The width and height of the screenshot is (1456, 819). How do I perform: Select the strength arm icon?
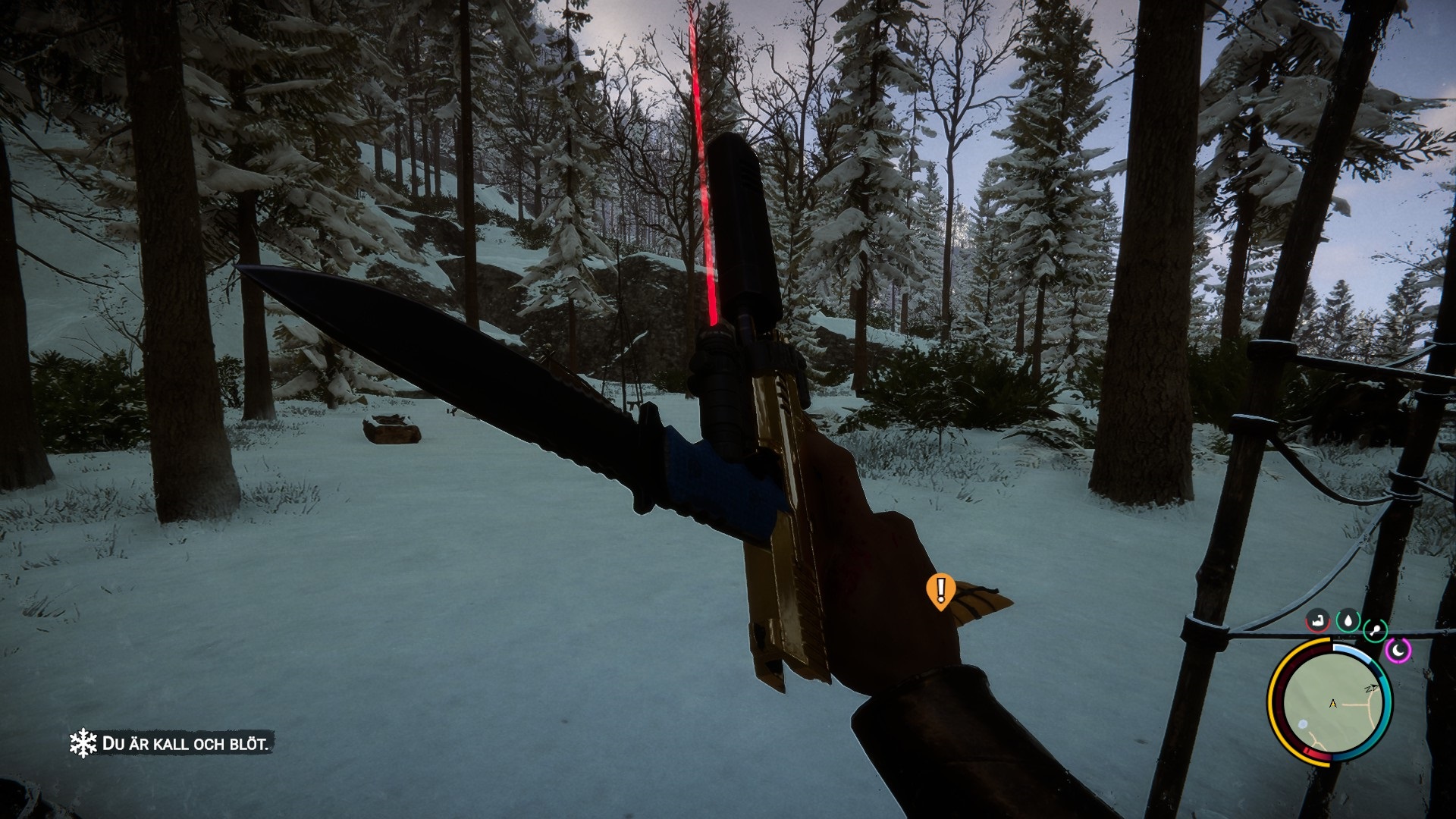coord(1318,621)
